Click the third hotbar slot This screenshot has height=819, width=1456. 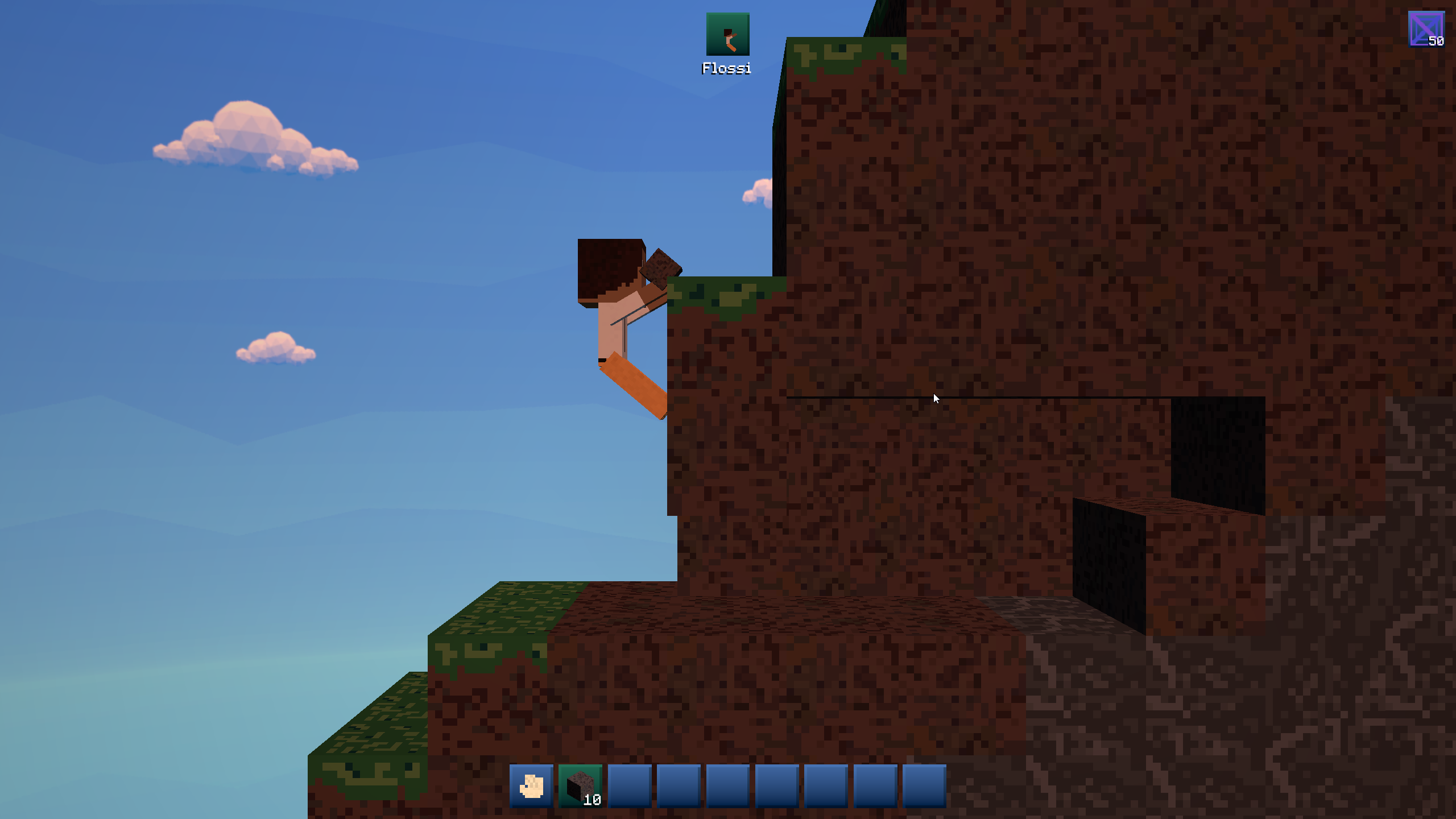pyautogui.click(x=628, y=787)
